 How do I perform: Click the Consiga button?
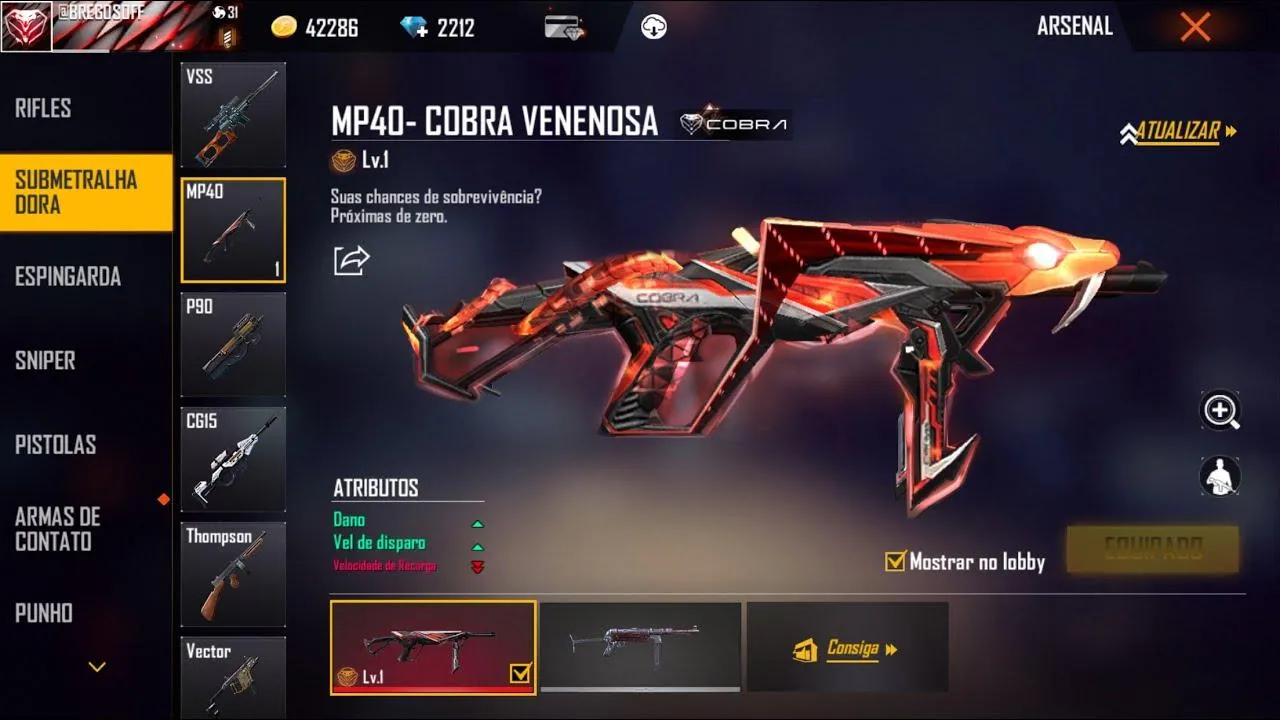click(847, 647)
